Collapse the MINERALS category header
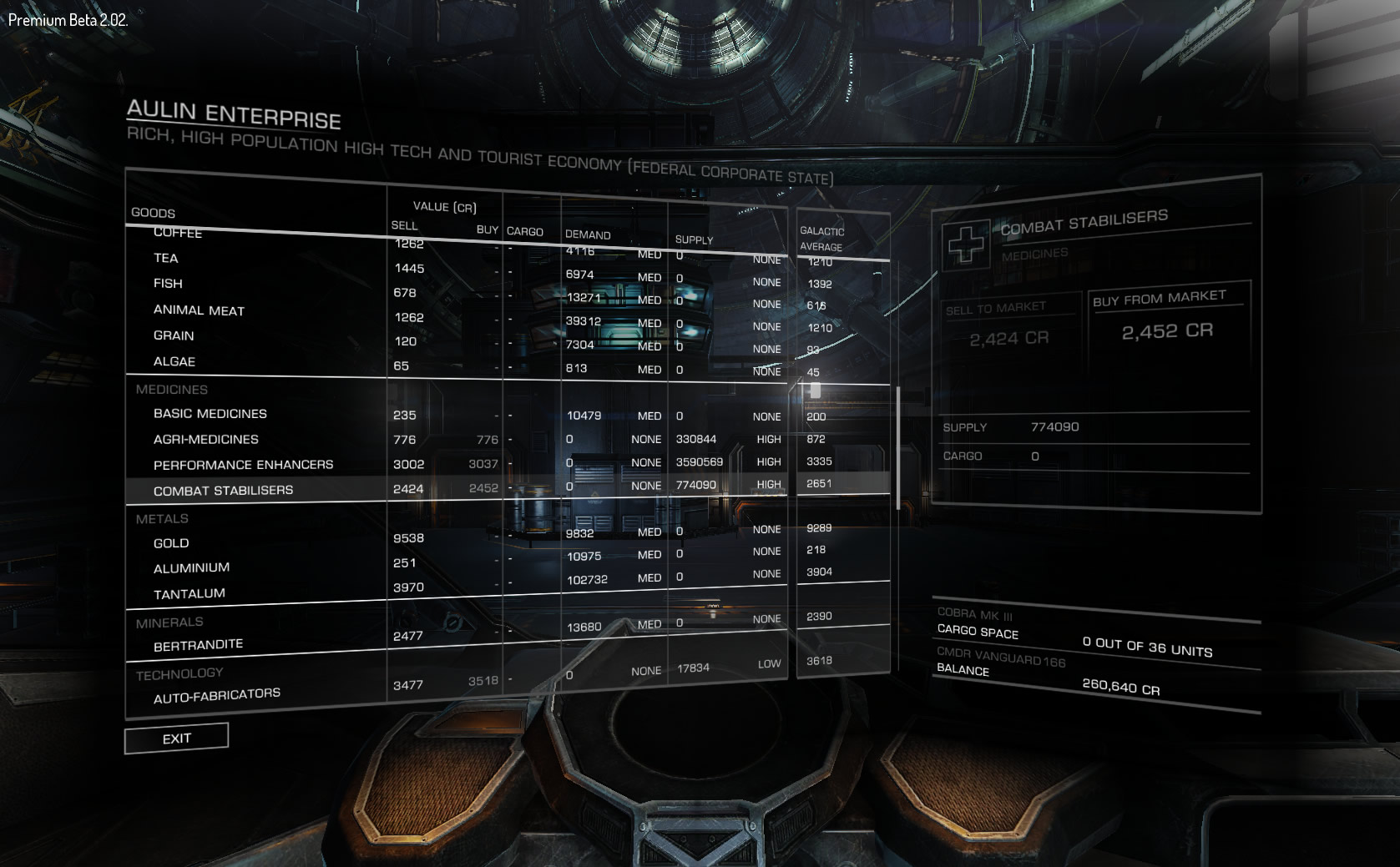Viewport: 1400px width, 867px height. (170, 621)
